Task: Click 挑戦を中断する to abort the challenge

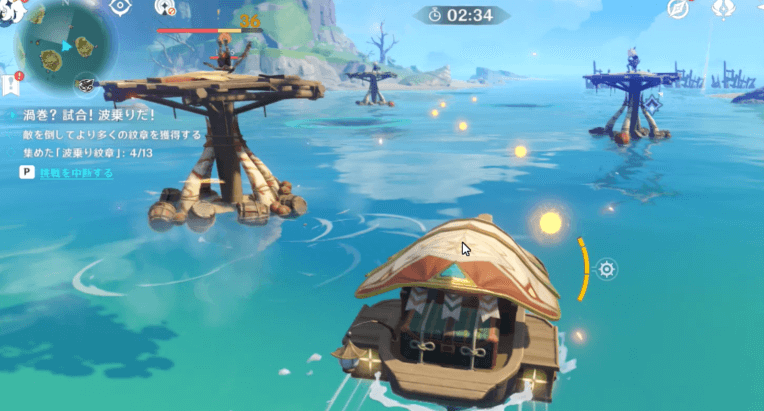Action: coord(75,173)
